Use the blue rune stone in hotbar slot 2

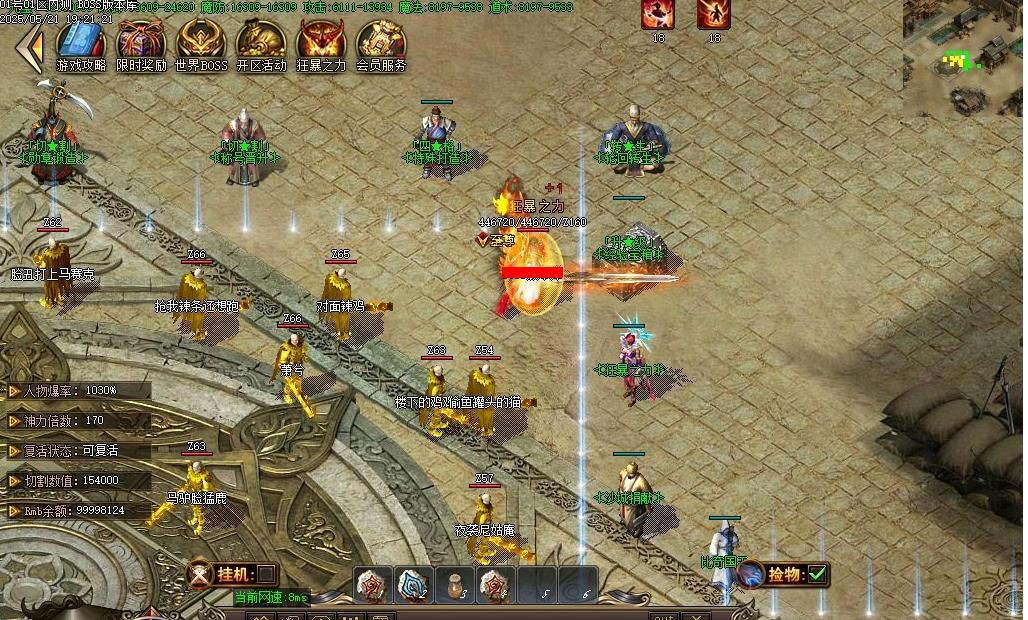(x=414, y=585)
